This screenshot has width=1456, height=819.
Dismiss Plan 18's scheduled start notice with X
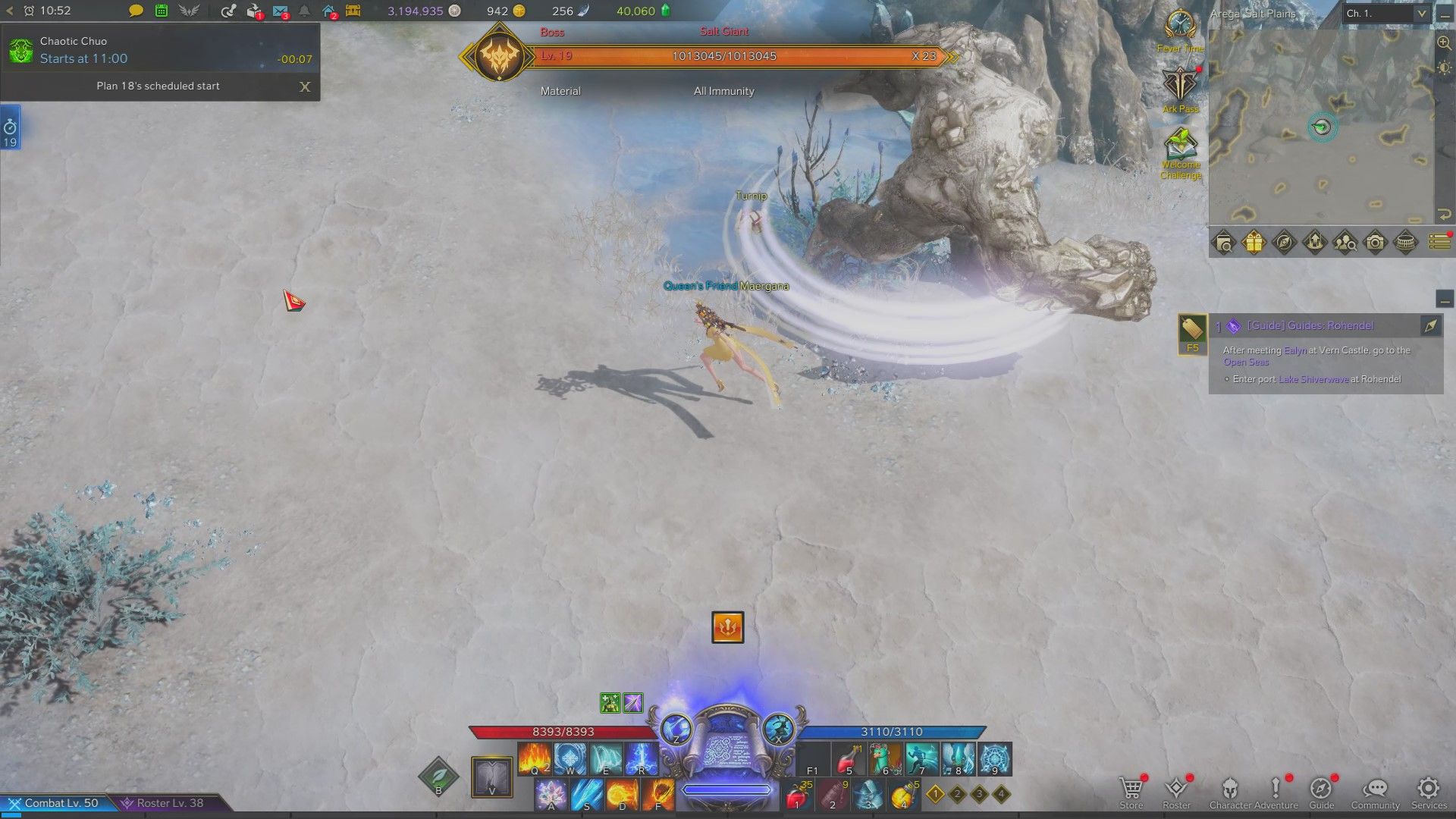click(x=305, y=86)
